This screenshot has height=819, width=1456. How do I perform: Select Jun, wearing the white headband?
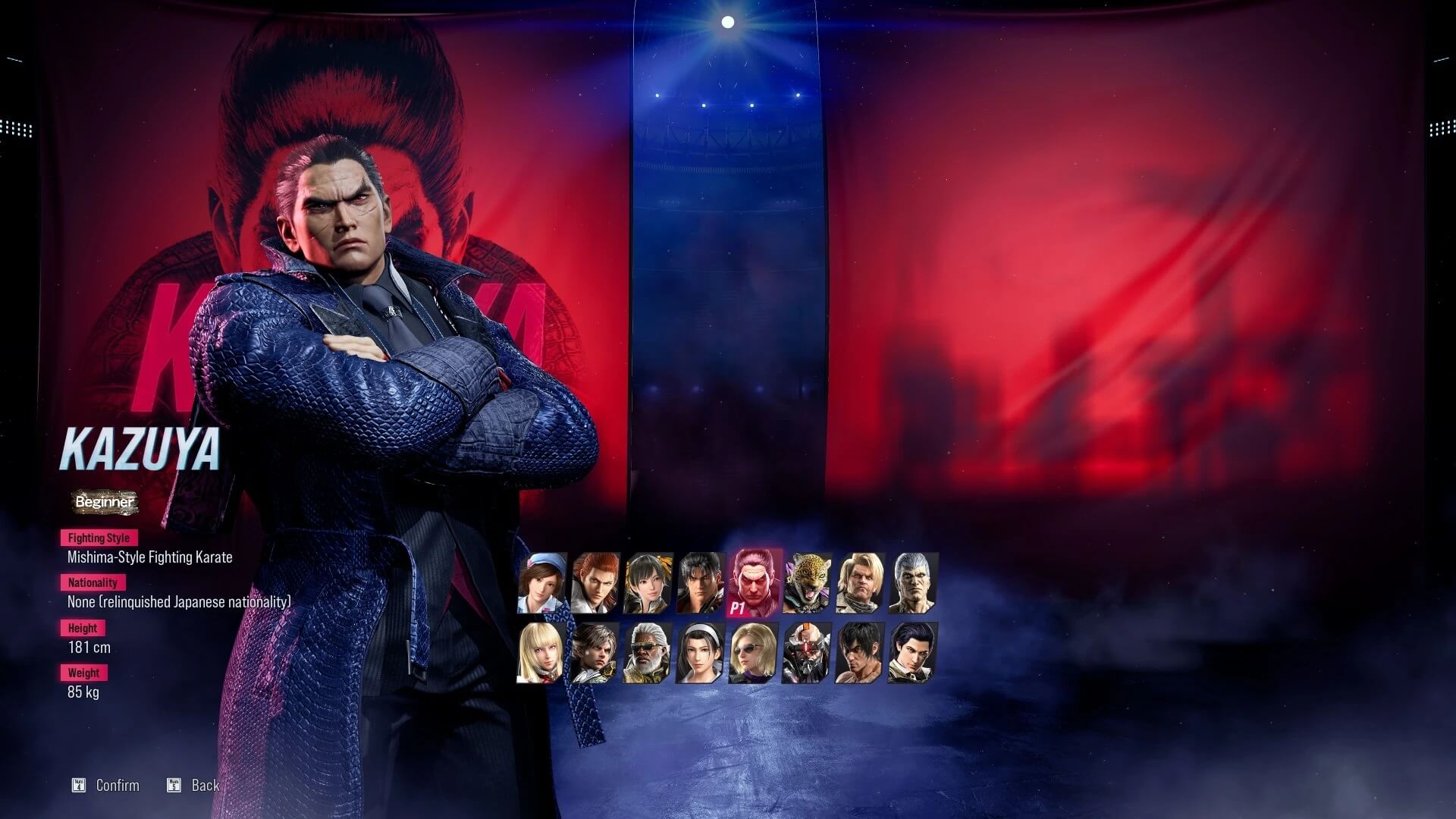pos(701,653)
